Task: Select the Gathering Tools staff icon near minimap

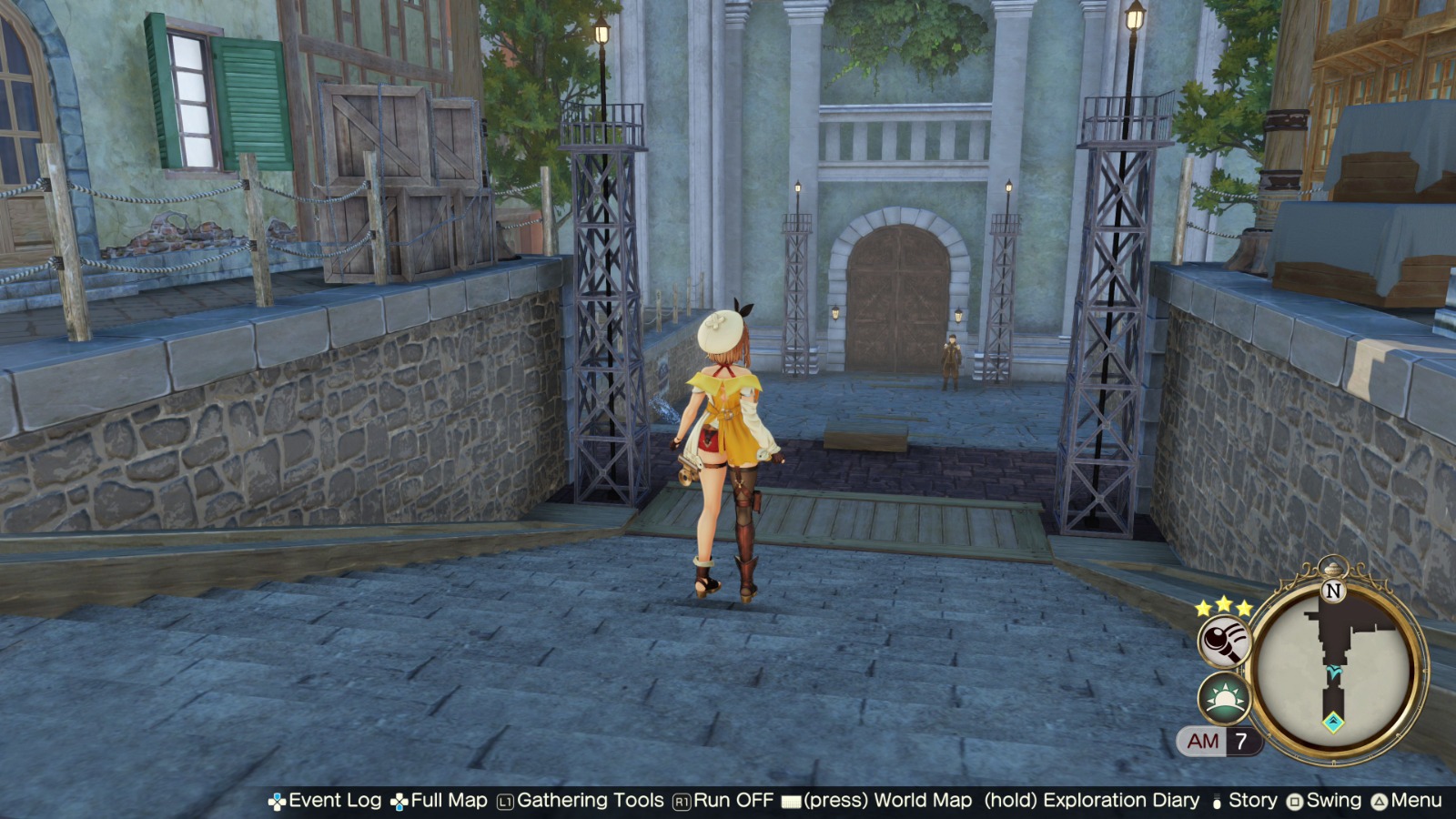Action: 1226,641
